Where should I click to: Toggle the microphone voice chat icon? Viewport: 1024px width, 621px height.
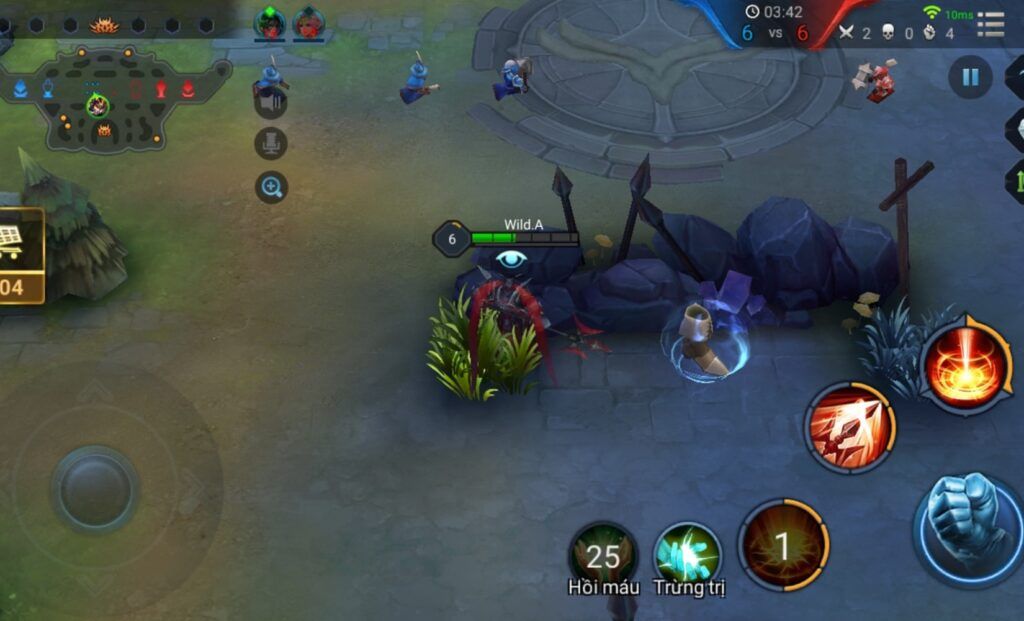270,144
